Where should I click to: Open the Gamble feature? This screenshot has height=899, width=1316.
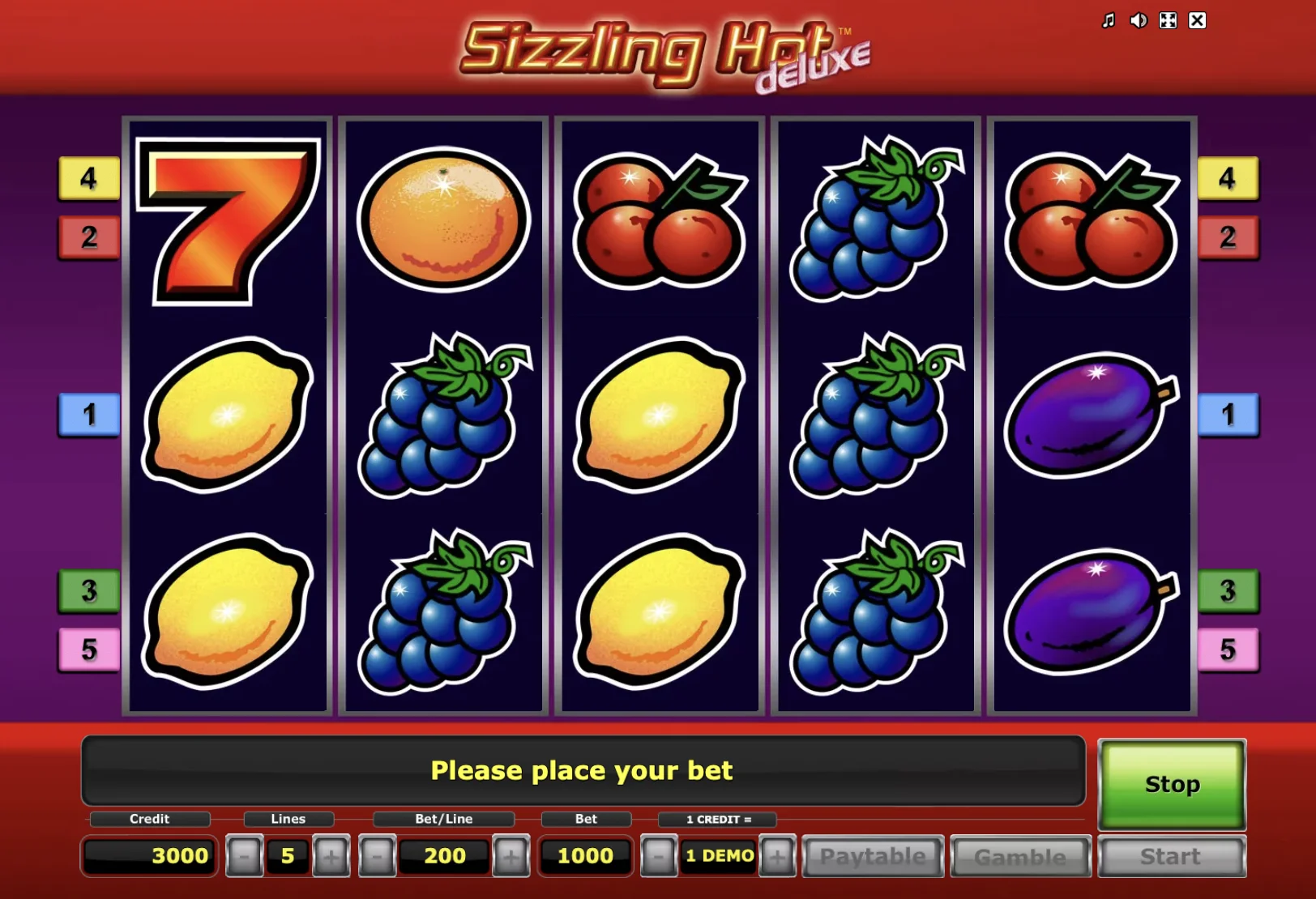click(x=1020, y=856)
